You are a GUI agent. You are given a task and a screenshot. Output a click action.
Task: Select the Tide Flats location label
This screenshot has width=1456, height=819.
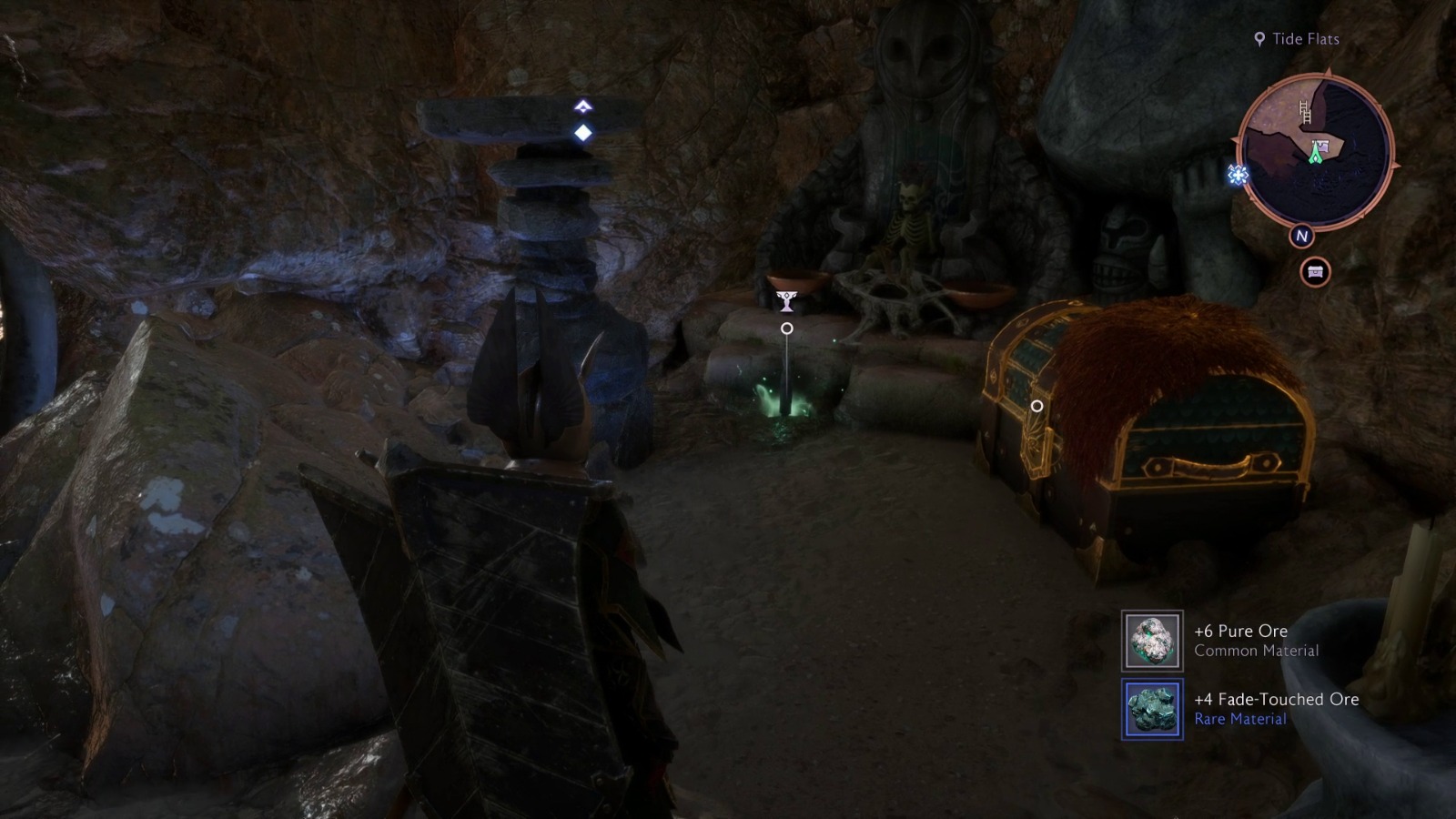(1305, 39)
